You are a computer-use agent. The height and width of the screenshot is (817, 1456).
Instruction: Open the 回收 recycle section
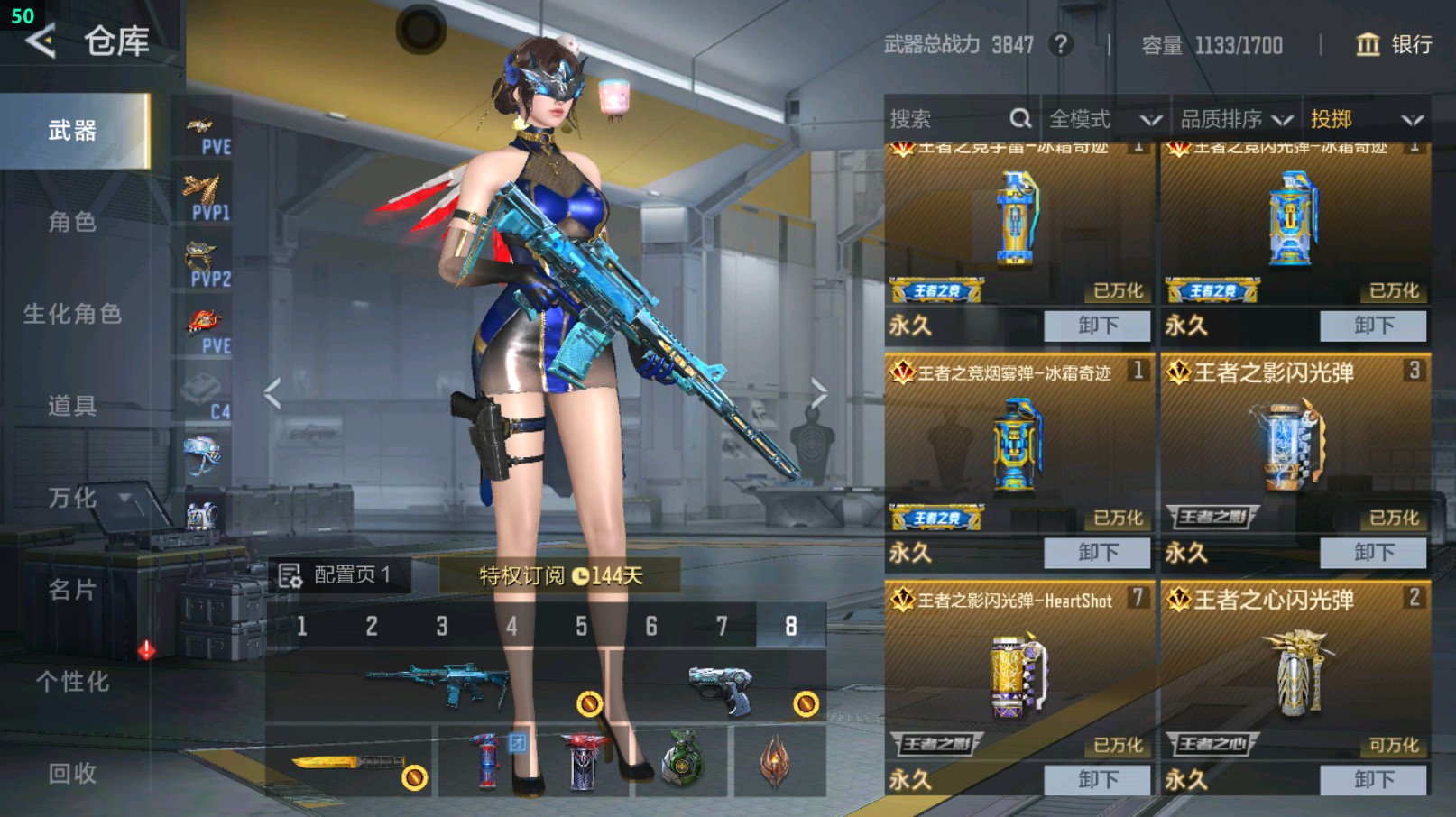[72, 773]
